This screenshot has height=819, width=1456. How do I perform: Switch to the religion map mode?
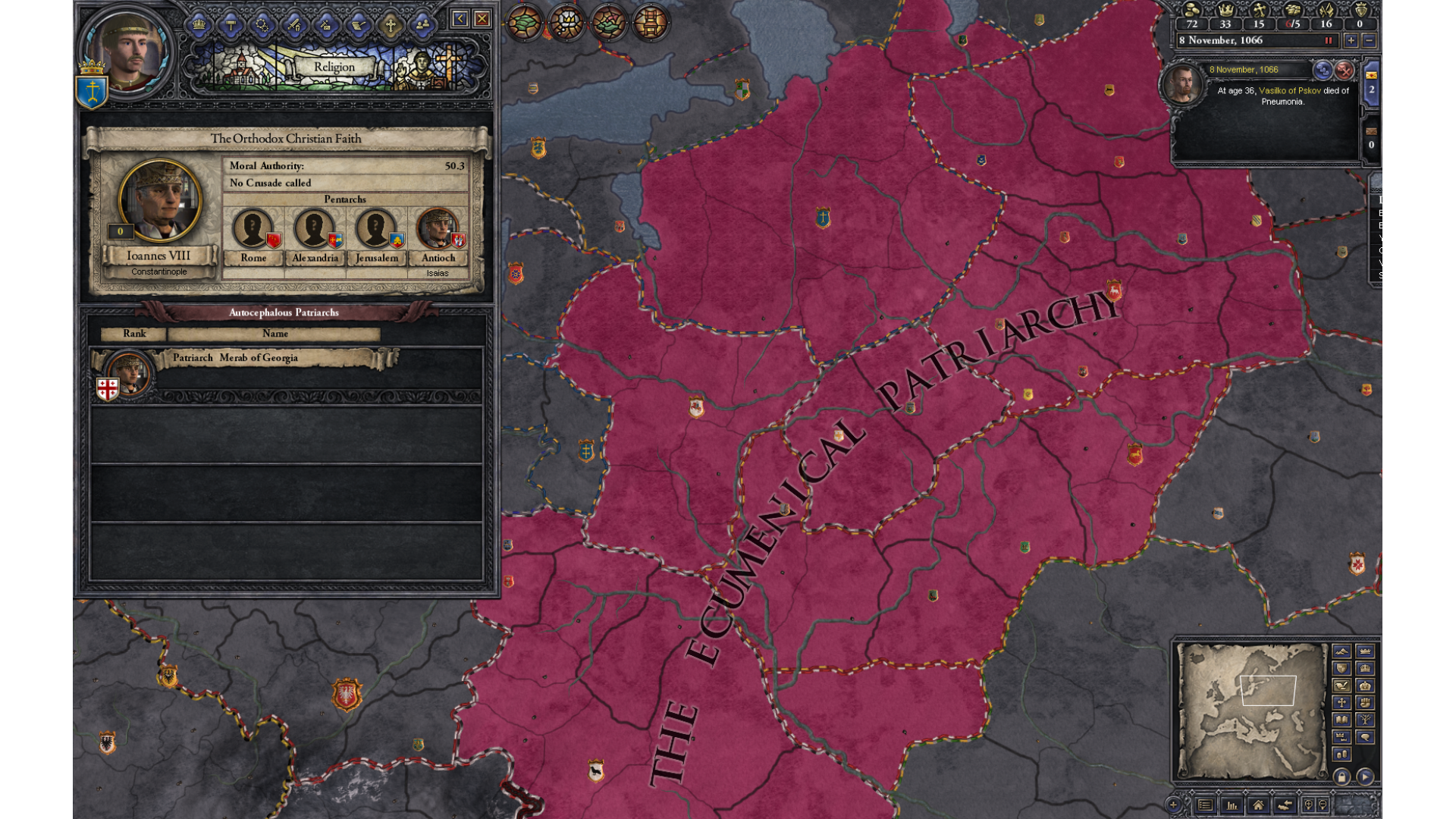[1341, 702]
